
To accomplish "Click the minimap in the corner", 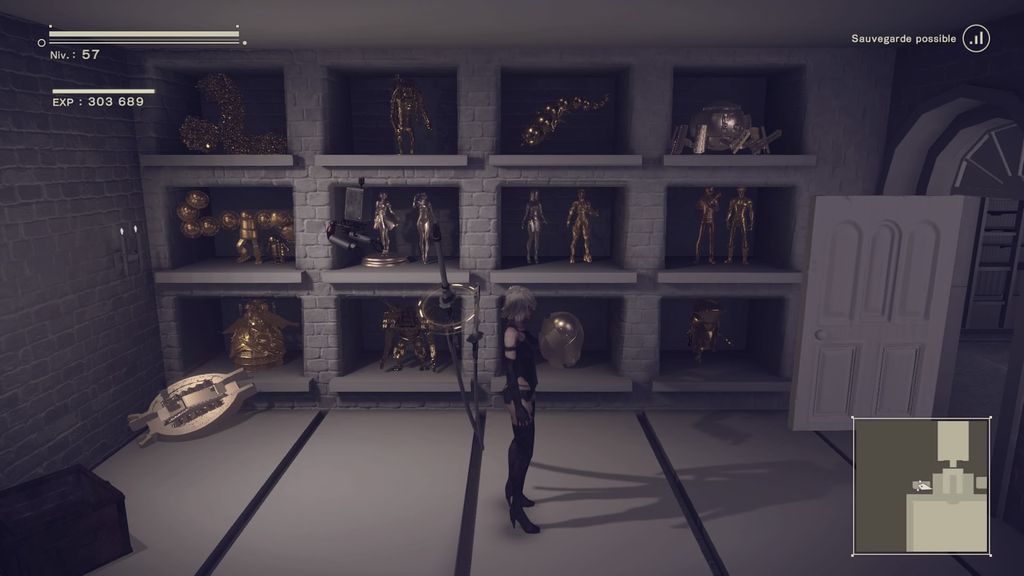I will (x=921, y=486).
